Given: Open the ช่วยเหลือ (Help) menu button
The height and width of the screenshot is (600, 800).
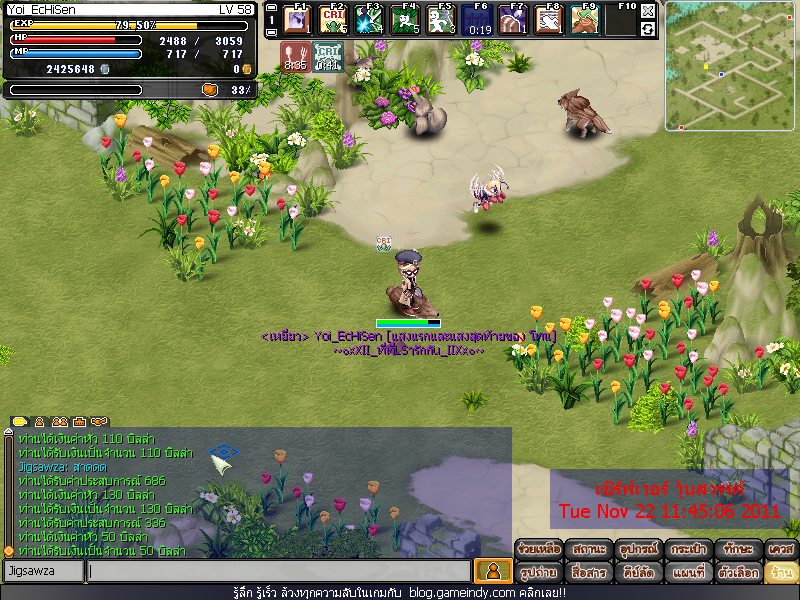Looking at the screenshot, I should (539, 549).
